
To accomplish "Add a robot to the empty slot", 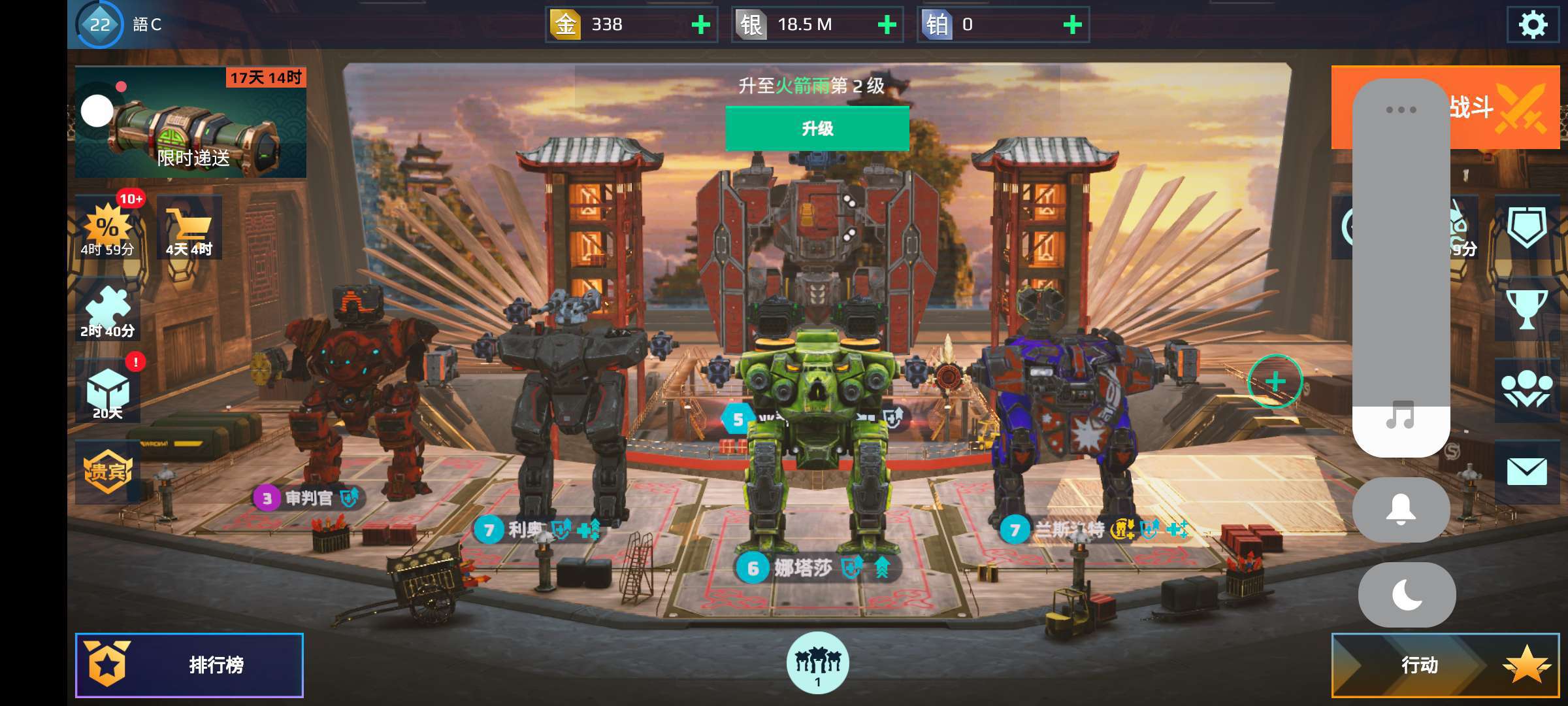I will tap(1275, 381).
